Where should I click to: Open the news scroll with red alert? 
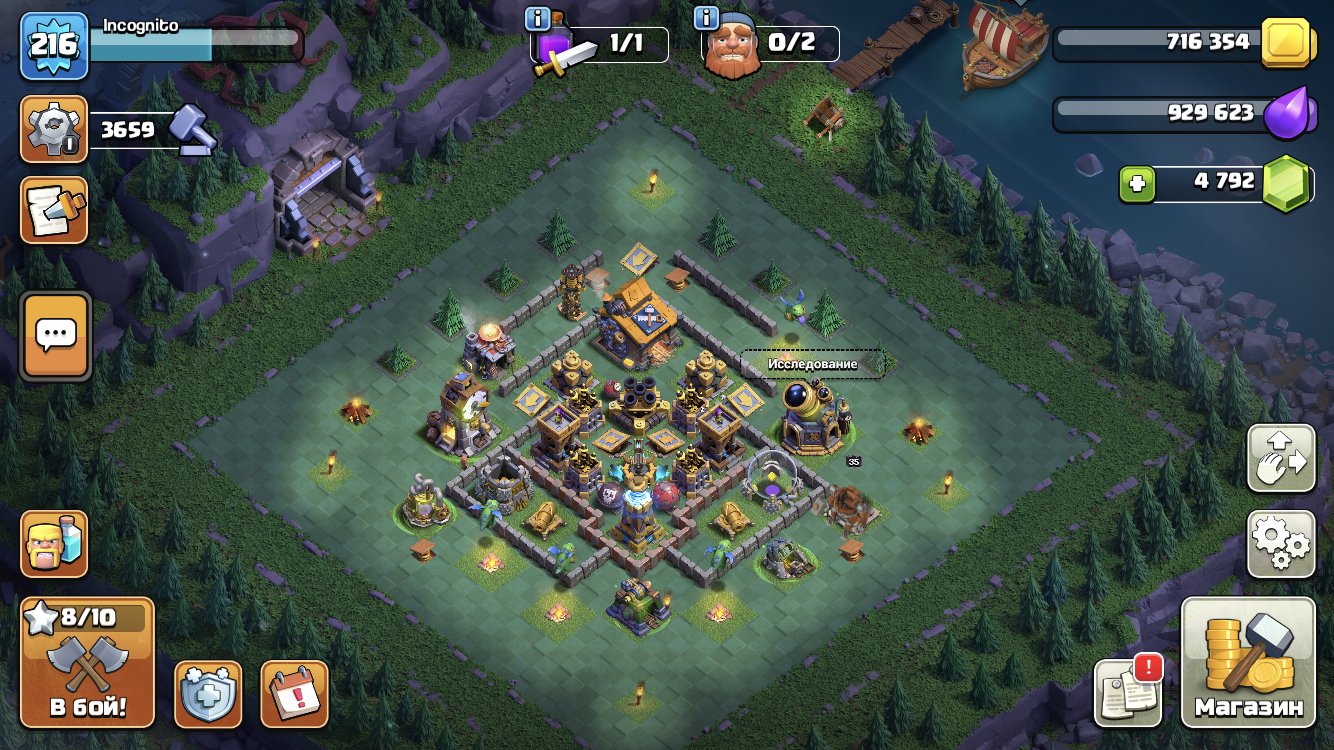tap(1128, 691)
